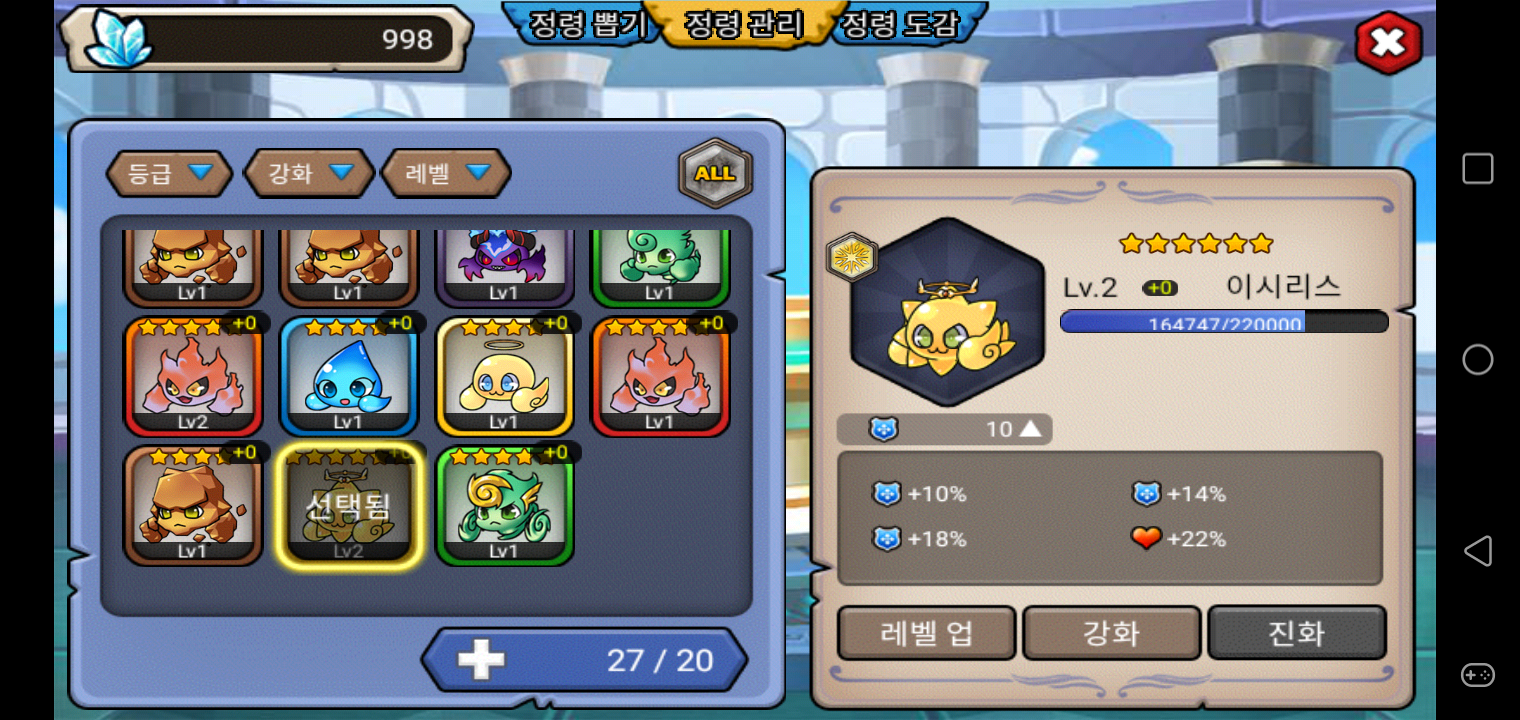Image resolution: width=1520 pixels, height=720 pixels.
Task: Open Android recent apps square button
Action: click(x=1477, y=168)
